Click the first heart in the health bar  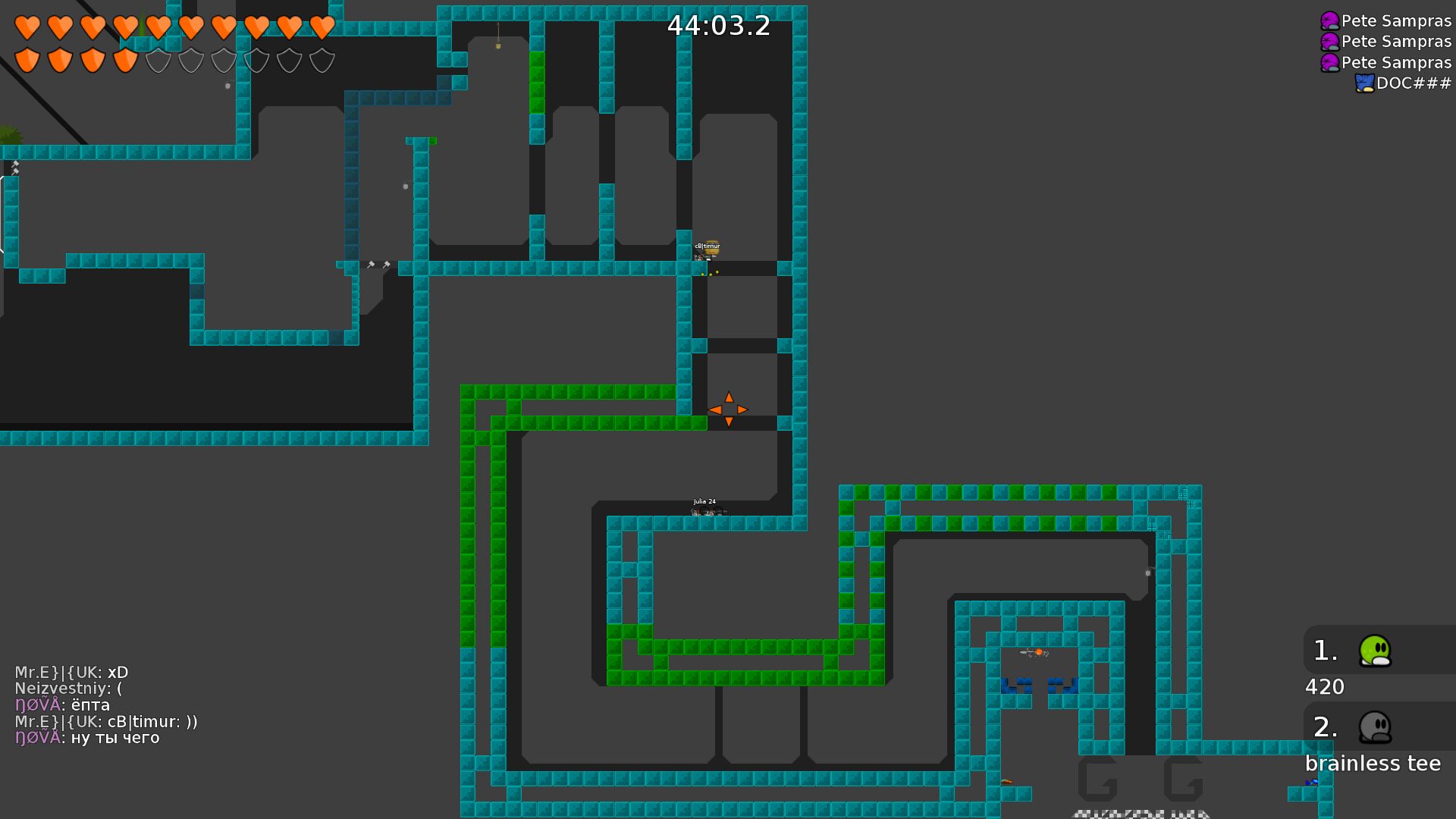coord(27,27)
